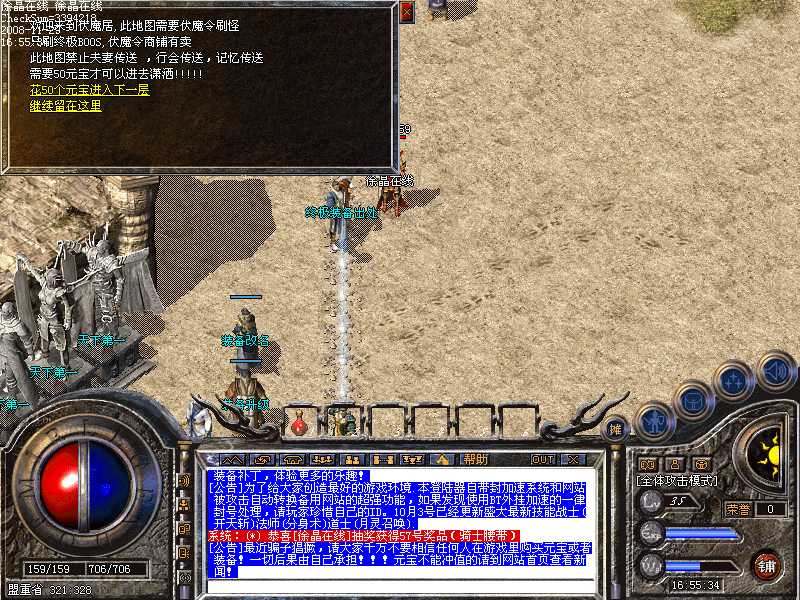
Task: Open the character status round button
Action: (x=655, y=419)
